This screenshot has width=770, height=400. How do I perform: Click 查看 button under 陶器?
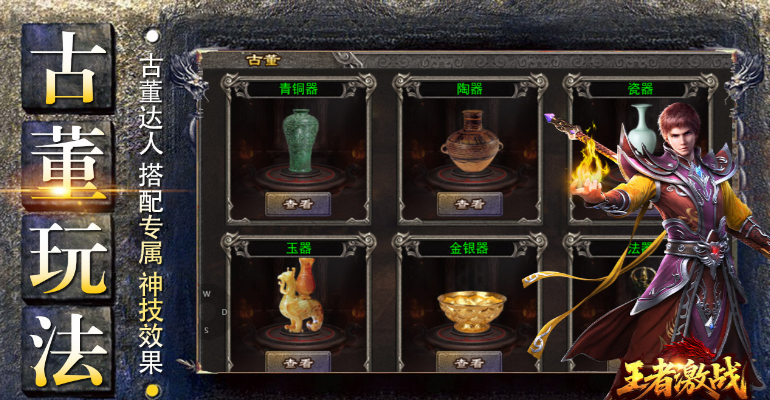pos(469,203)
